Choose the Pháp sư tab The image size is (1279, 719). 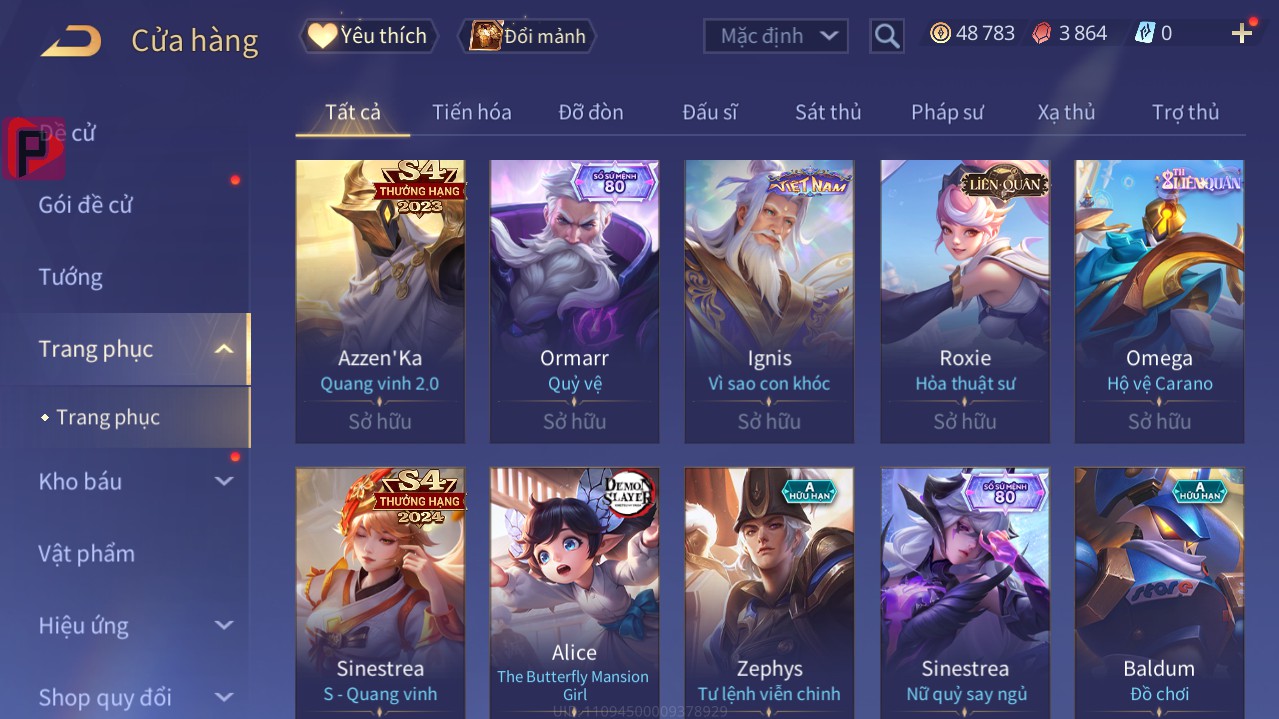click(x=947, y=112)
